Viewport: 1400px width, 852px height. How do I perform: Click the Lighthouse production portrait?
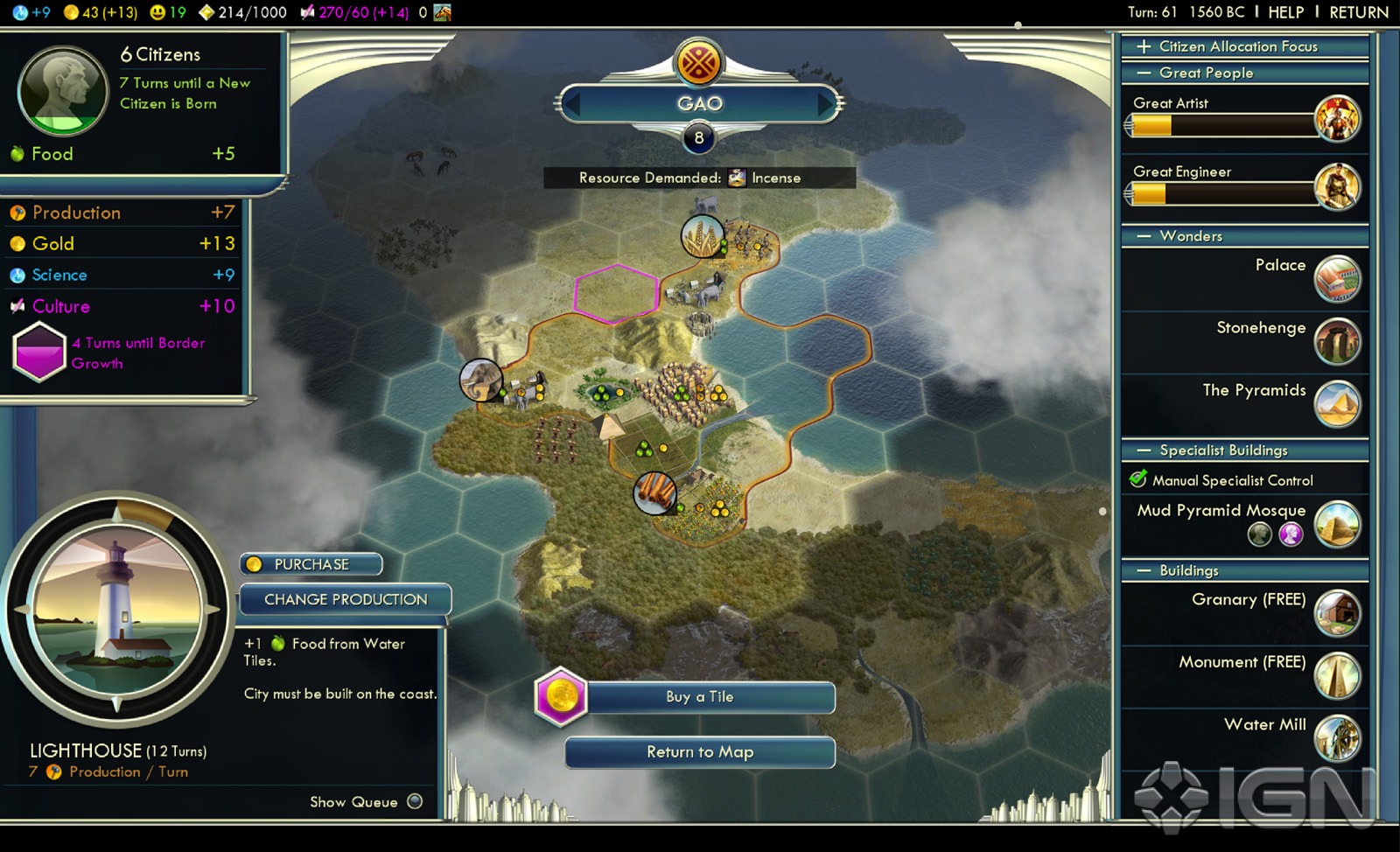click(117, 609)
